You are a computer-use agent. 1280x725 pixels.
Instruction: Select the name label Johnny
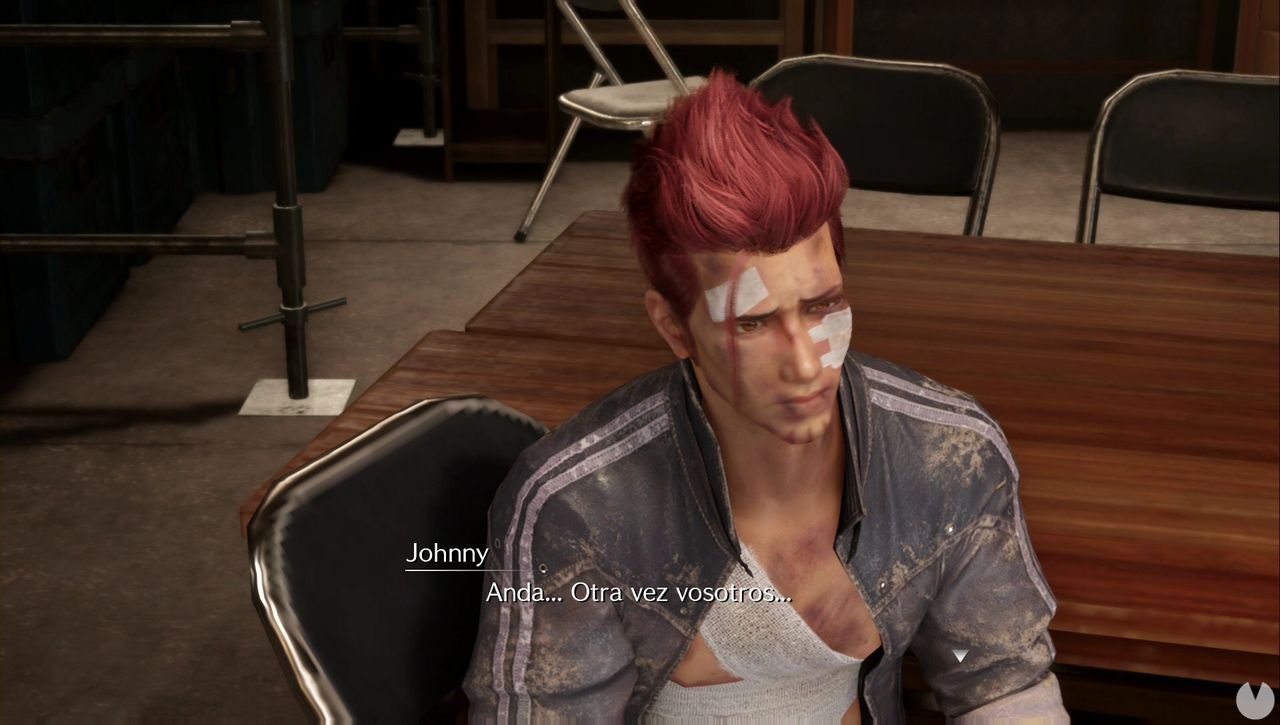[447, 553]
